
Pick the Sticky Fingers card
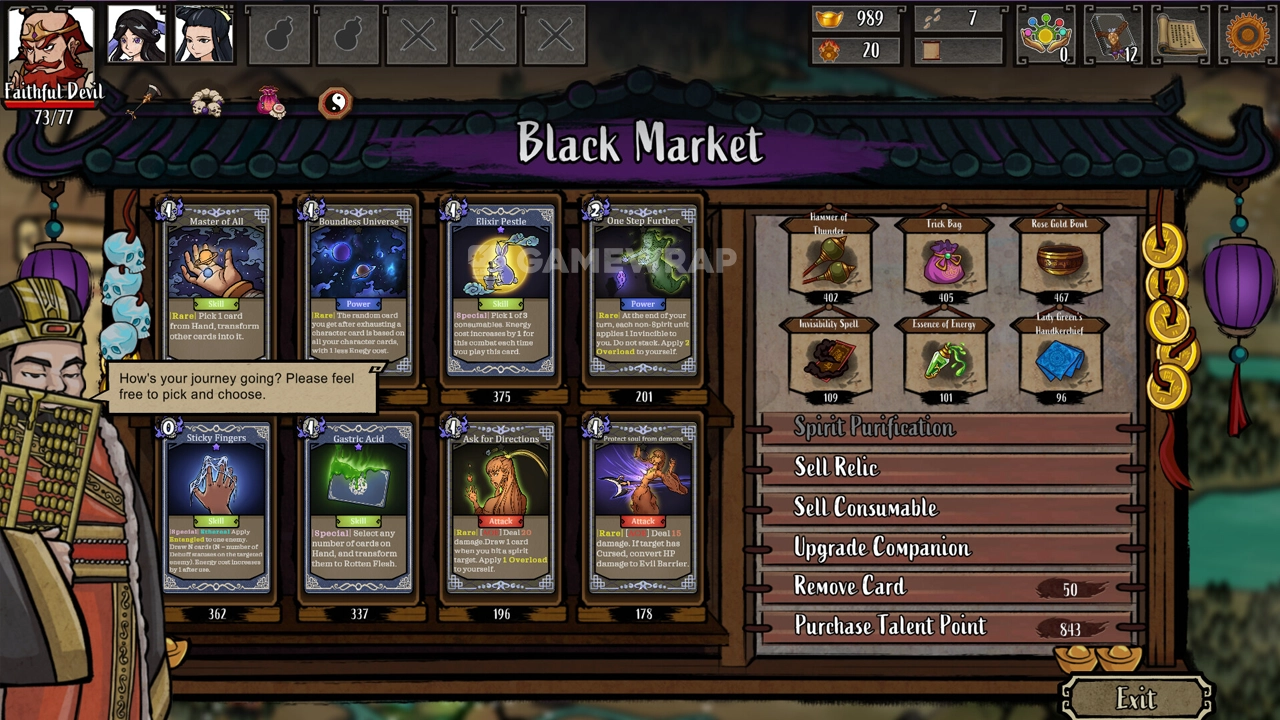click(216, 506)
